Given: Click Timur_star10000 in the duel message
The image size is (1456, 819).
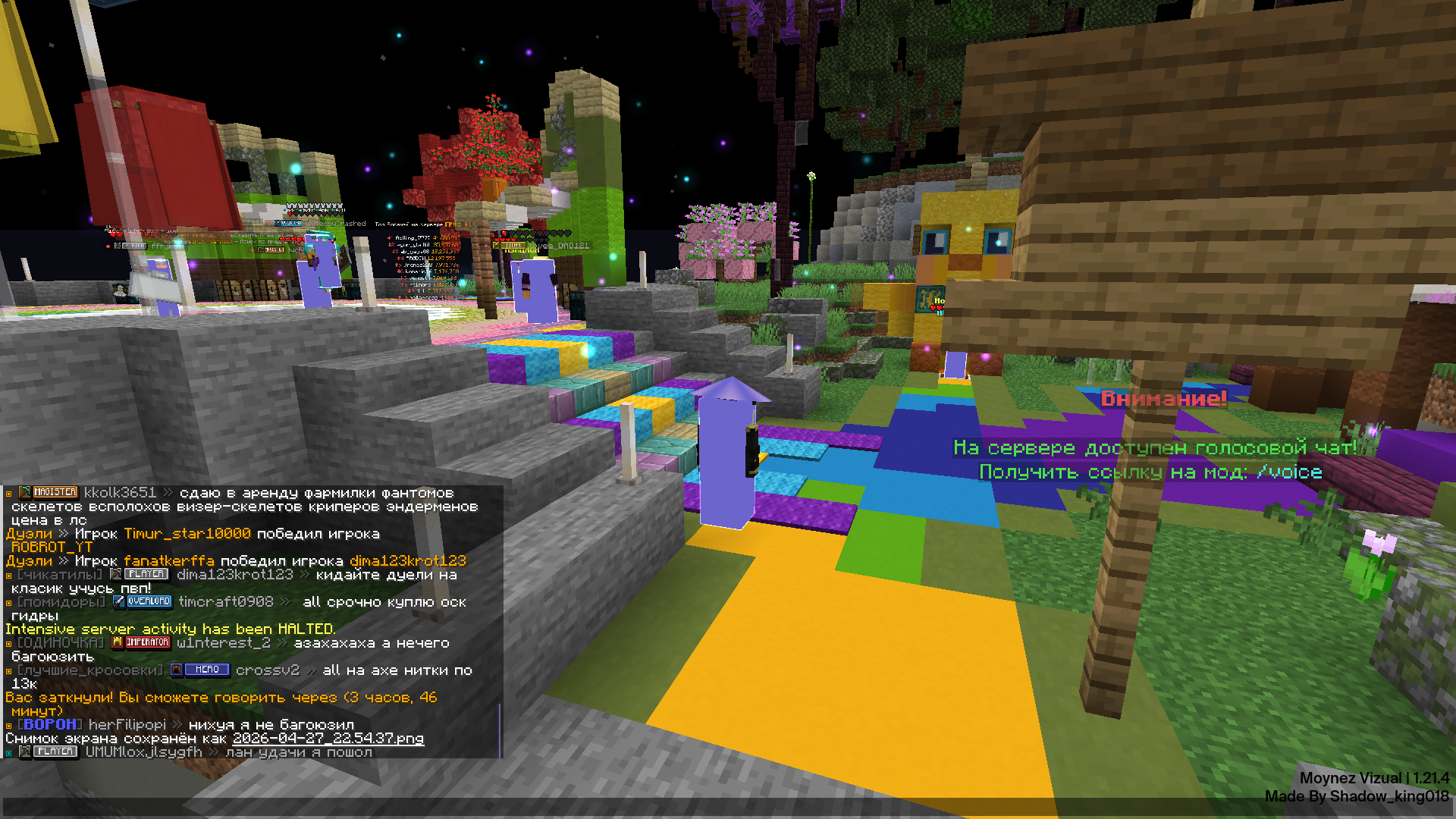Looking at the screenshot, I should click(187, 534).
